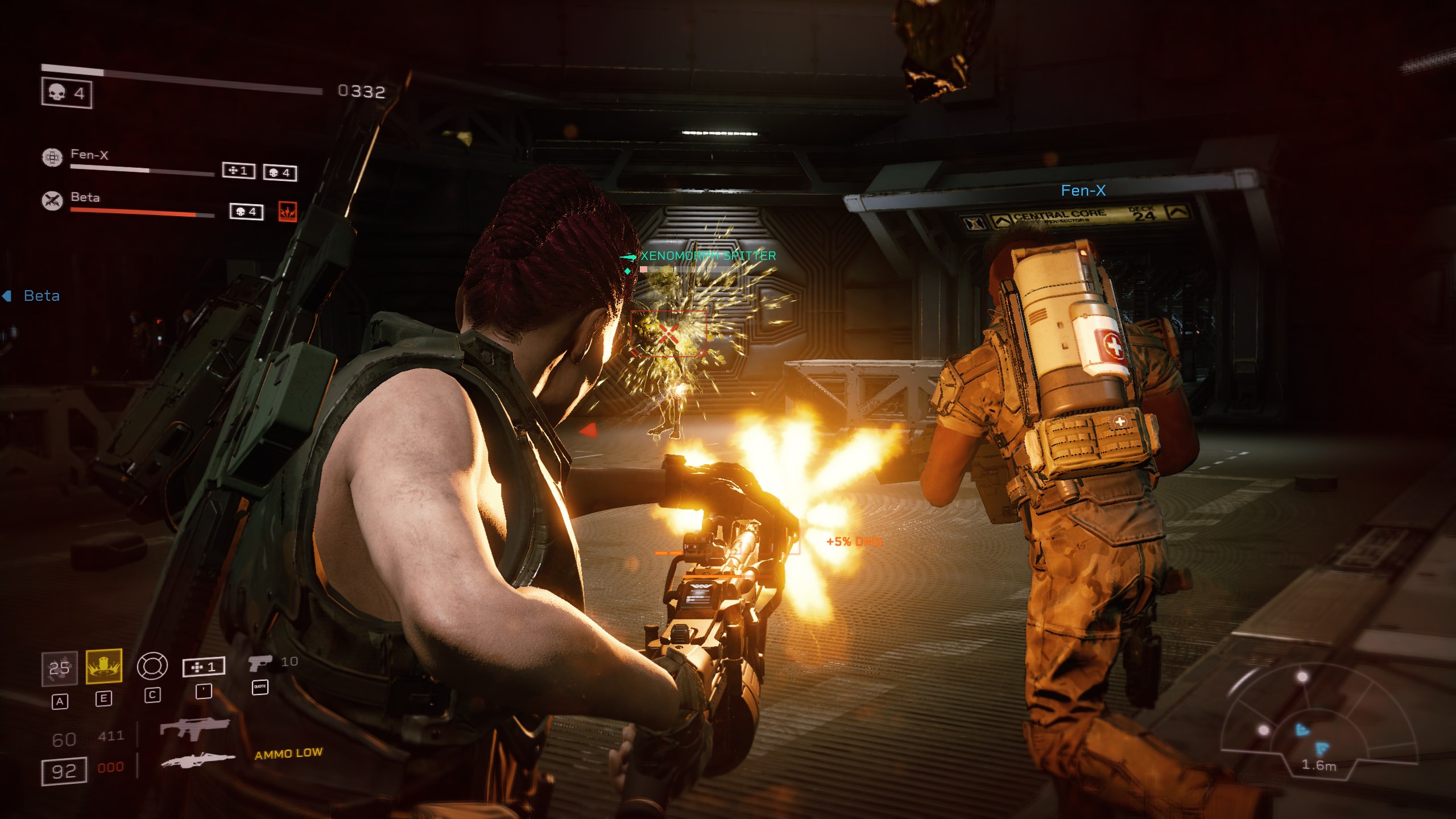Click the Xenomorph Spitter target label
Screen dimensions: 1456x819
point(708,256)
